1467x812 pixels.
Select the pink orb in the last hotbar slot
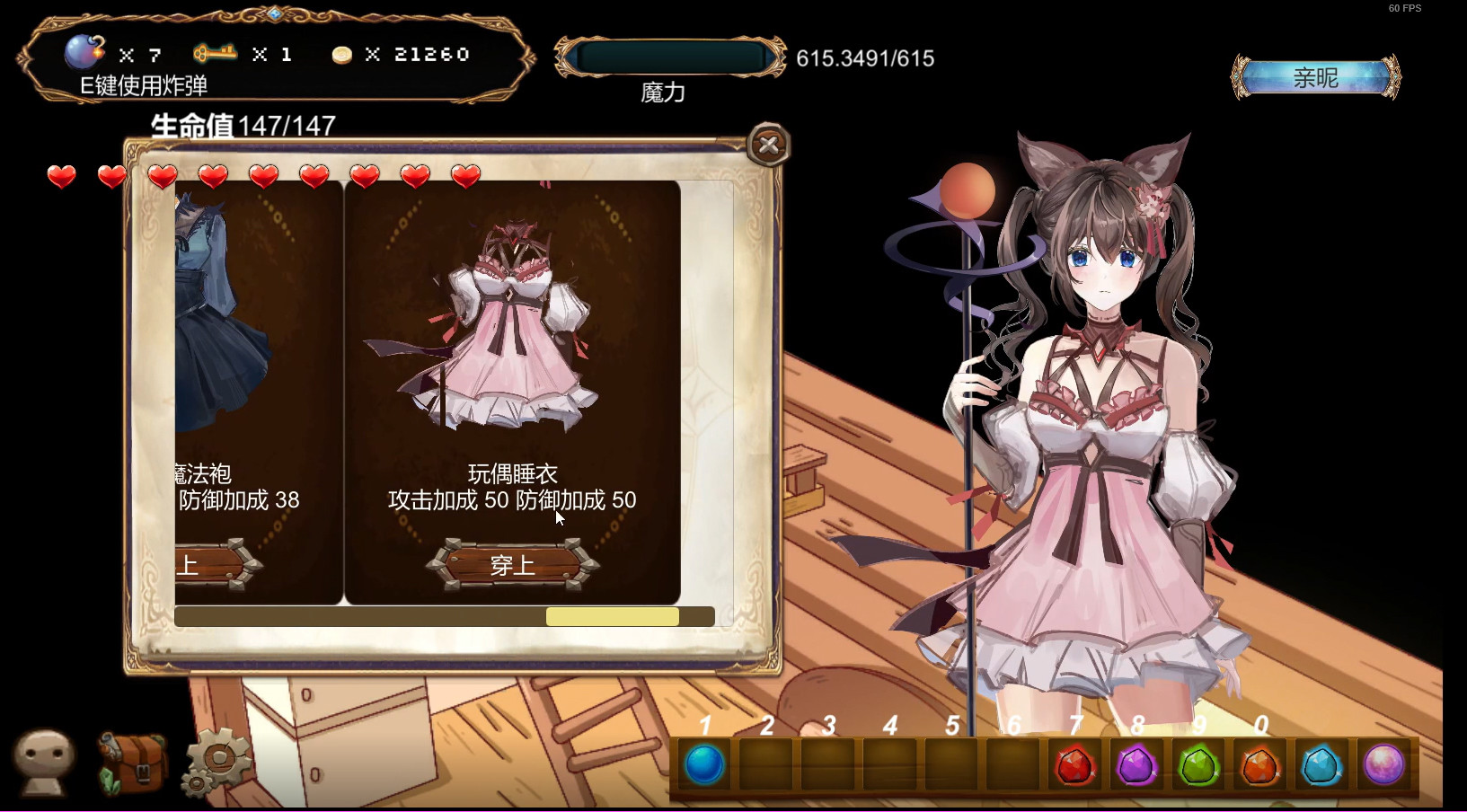click(x=1383, y=765)
